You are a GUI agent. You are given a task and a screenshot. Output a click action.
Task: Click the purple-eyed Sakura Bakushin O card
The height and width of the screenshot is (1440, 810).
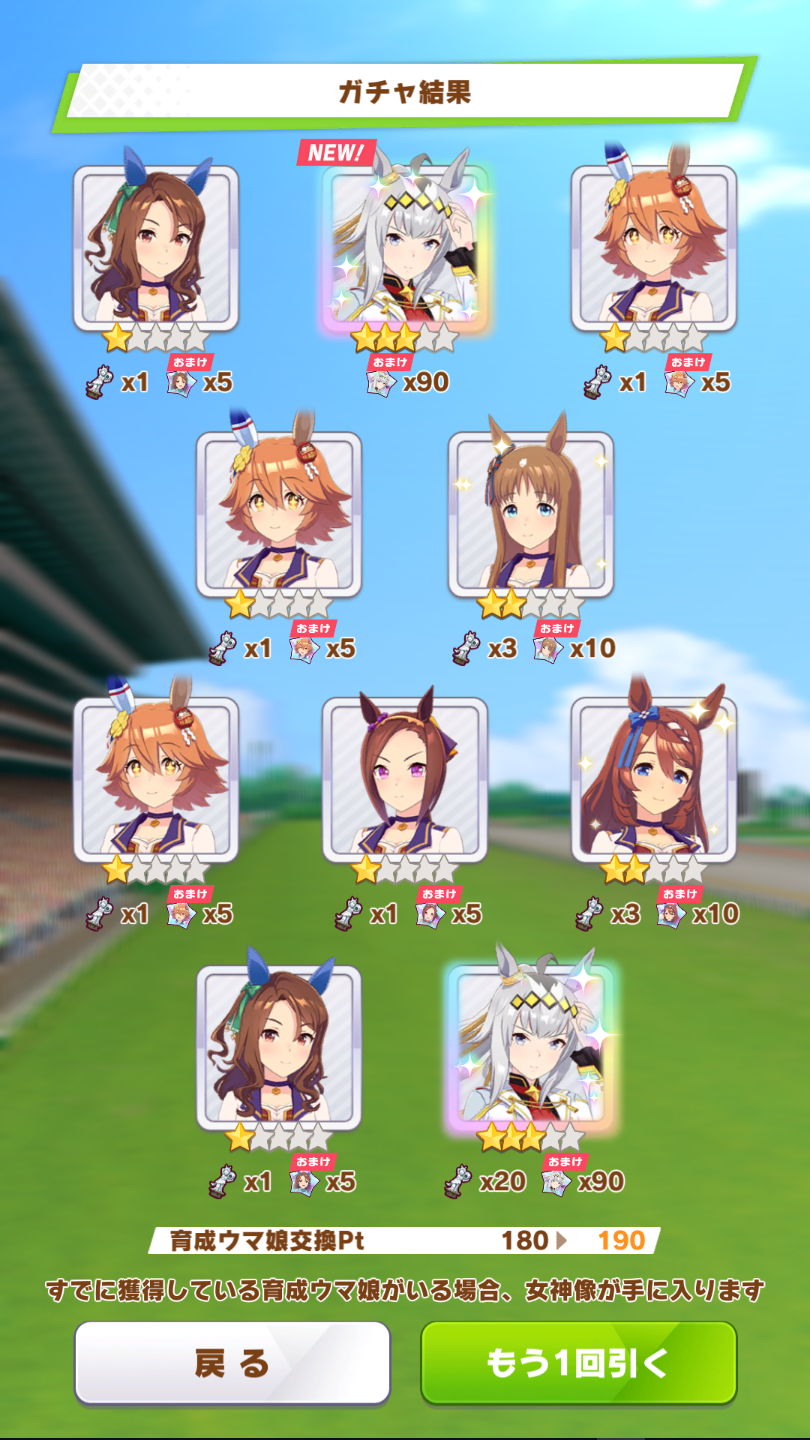[x=405, y=780]
